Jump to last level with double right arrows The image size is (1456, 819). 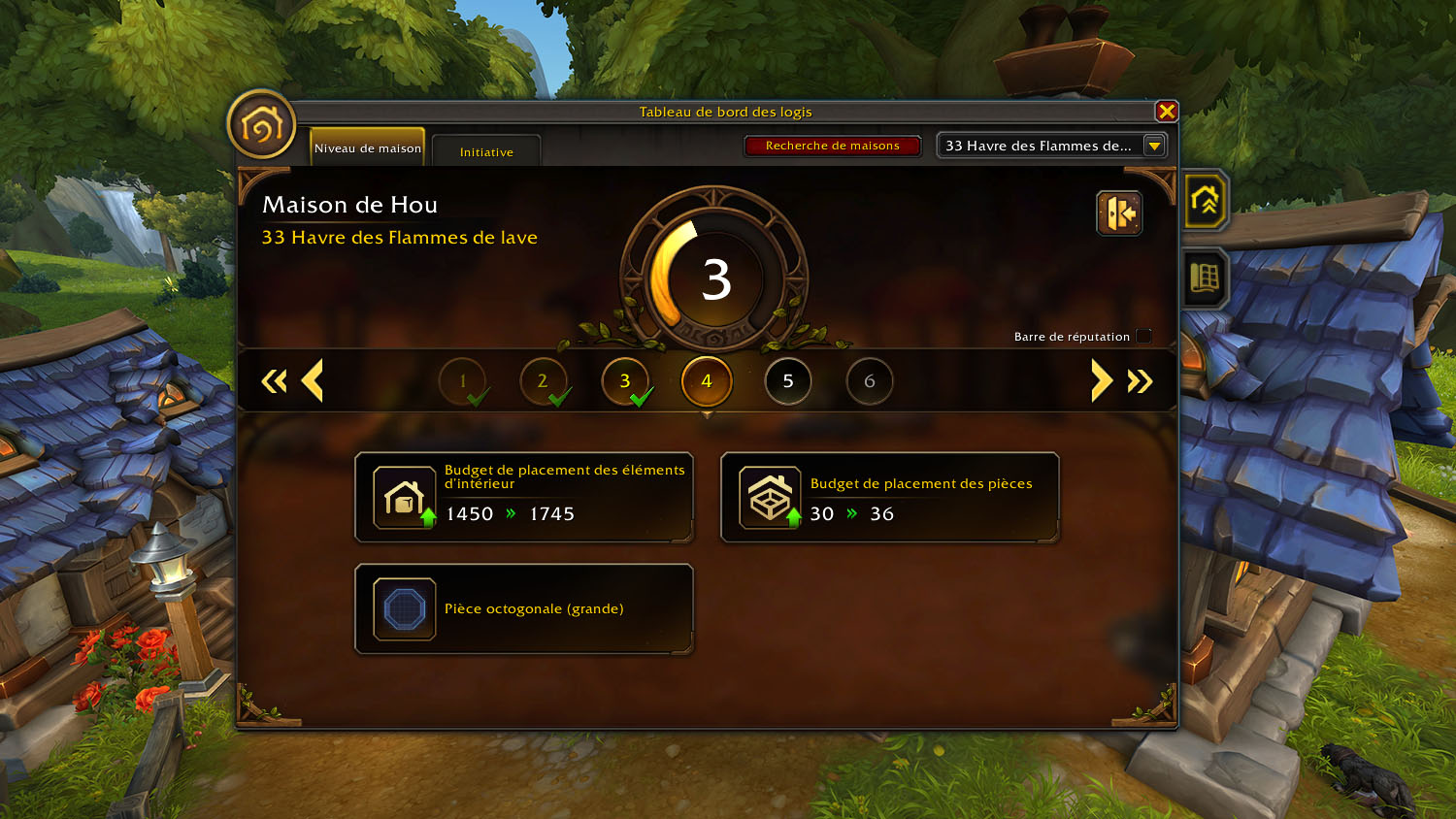pos(1141,381)
